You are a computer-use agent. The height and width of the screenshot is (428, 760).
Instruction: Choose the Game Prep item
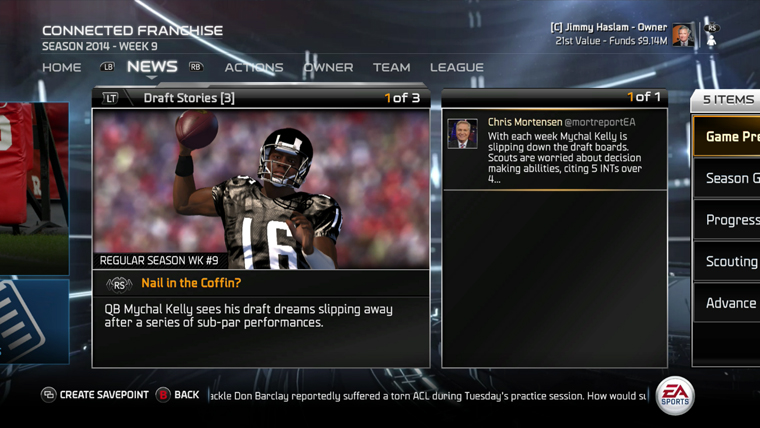pyautogui.click(x=731, y=137)
